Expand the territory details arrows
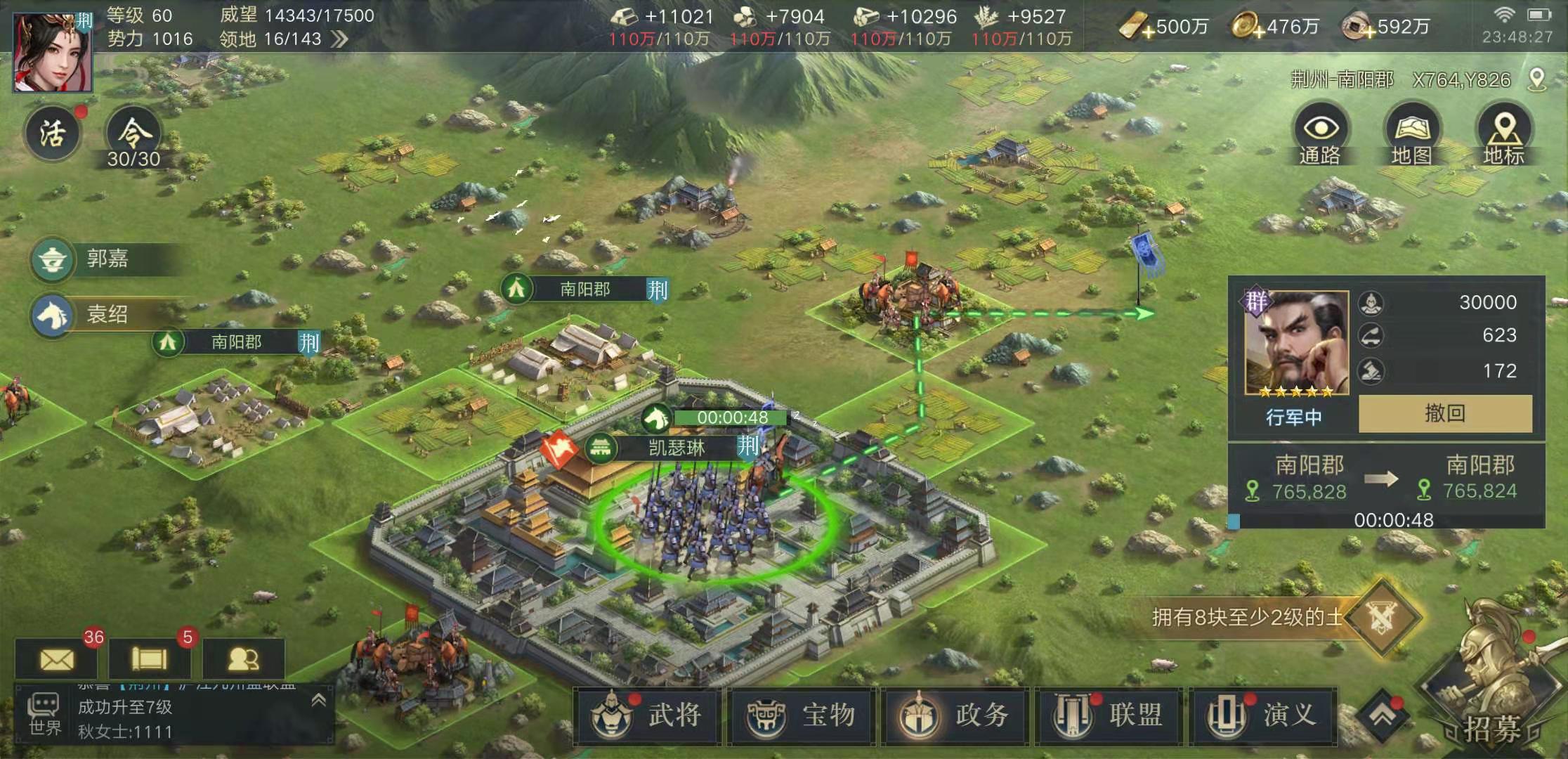This screenshot has height=759, width=1568. click(340, 39)
